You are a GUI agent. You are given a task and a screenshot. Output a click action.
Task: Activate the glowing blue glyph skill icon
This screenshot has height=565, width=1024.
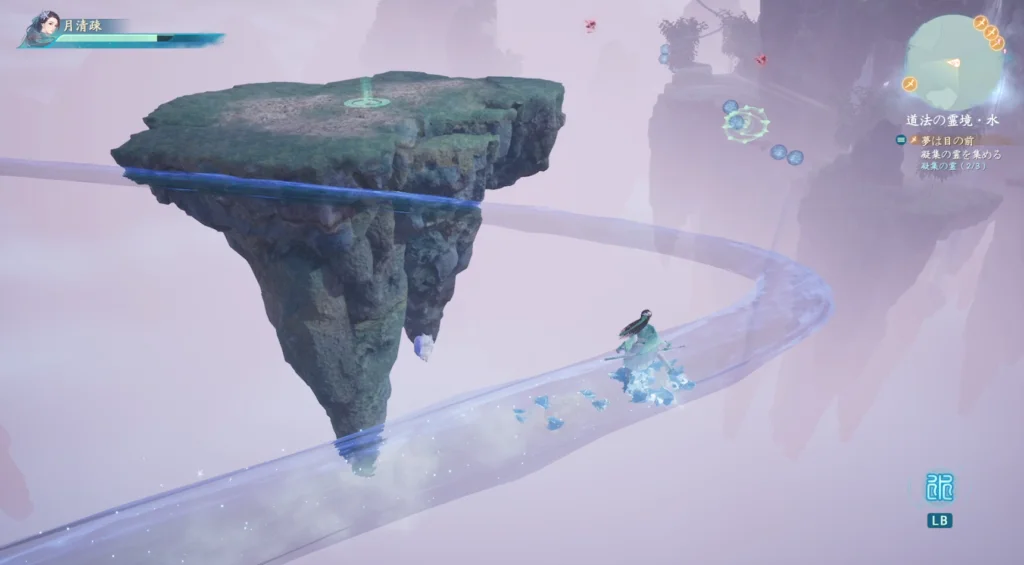click(x=938, y=488)
